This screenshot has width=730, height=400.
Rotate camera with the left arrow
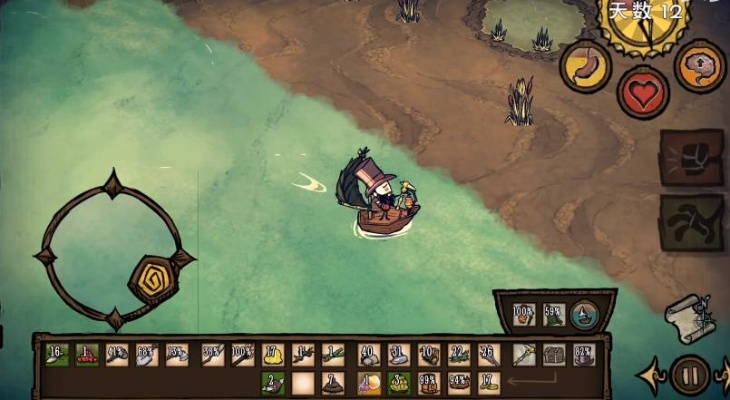[648, 376]
